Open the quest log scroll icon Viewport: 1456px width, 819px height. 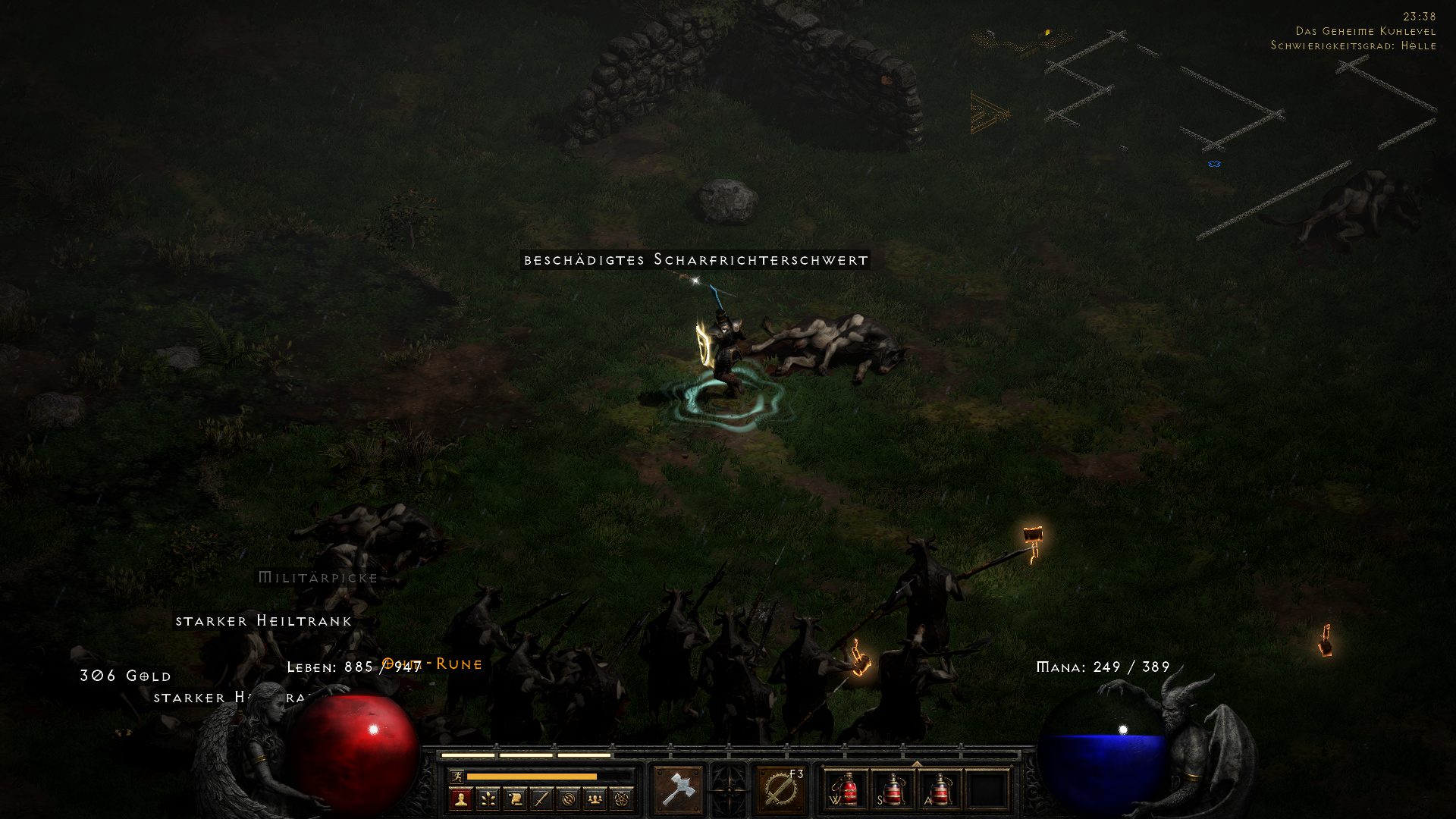514,800
